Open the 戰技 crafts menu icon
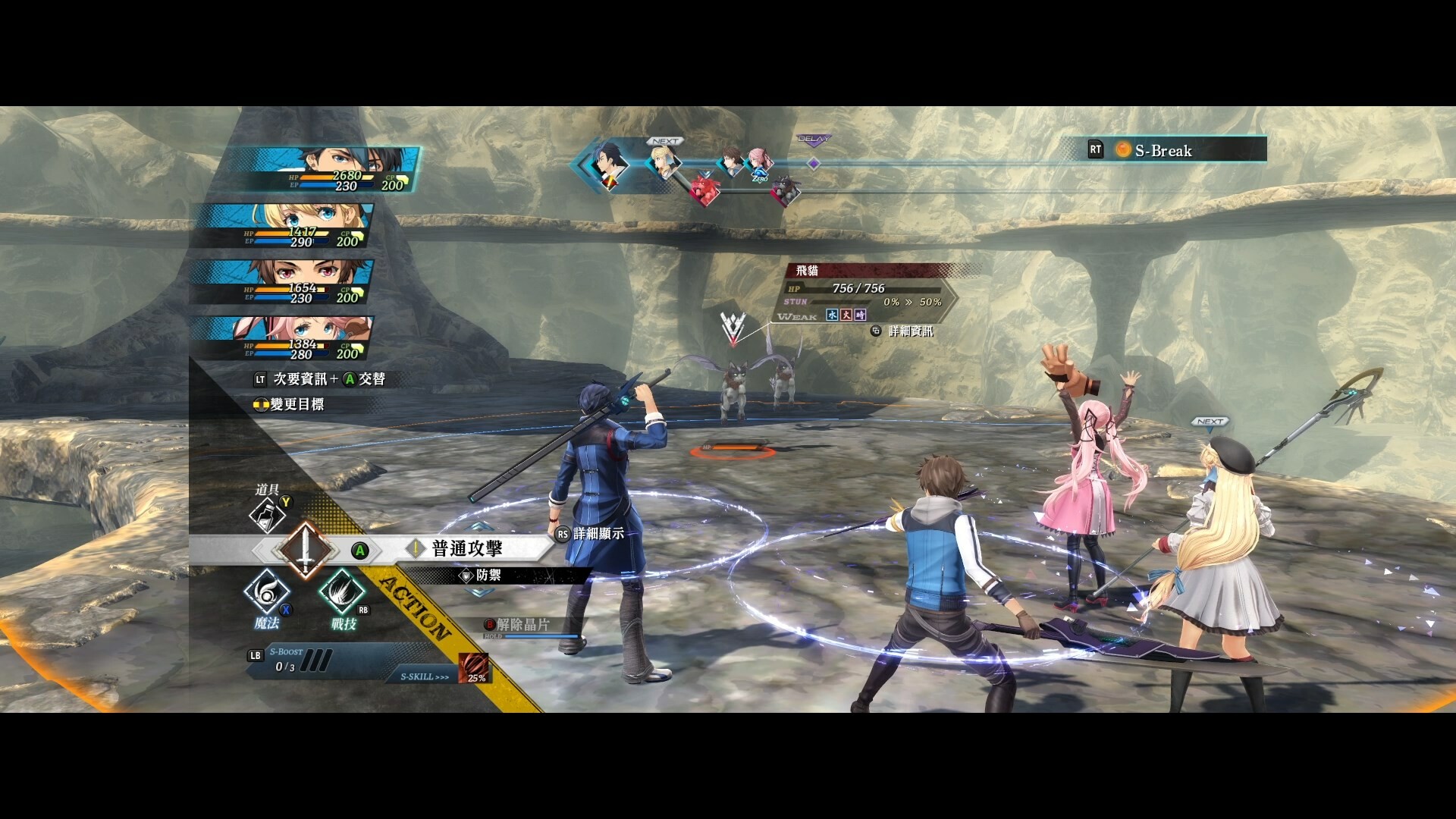The height and width of the screenshot is (819, 1456). pos(343,593)
